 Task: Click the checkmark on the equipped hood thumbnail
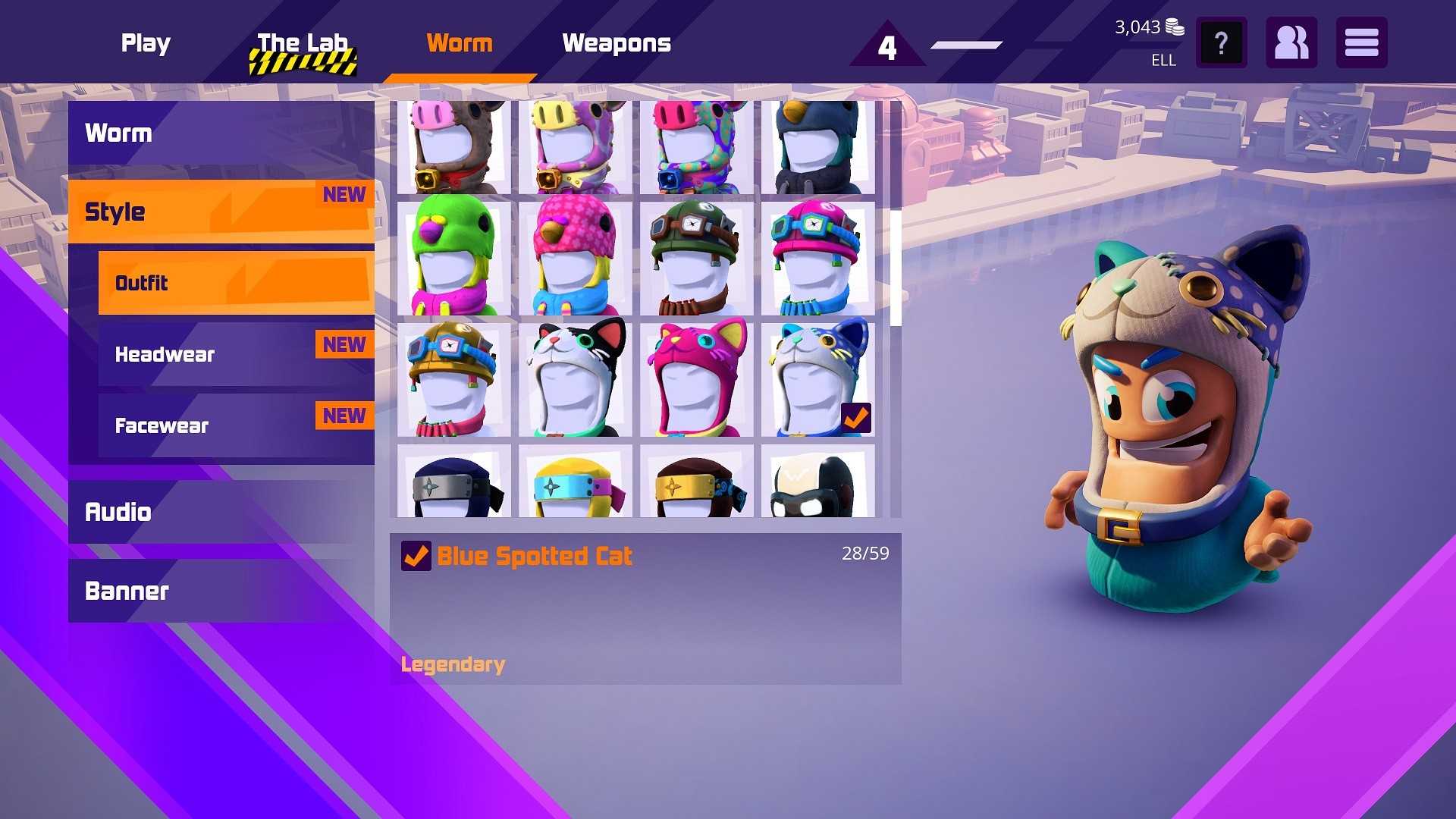[858, 416]
